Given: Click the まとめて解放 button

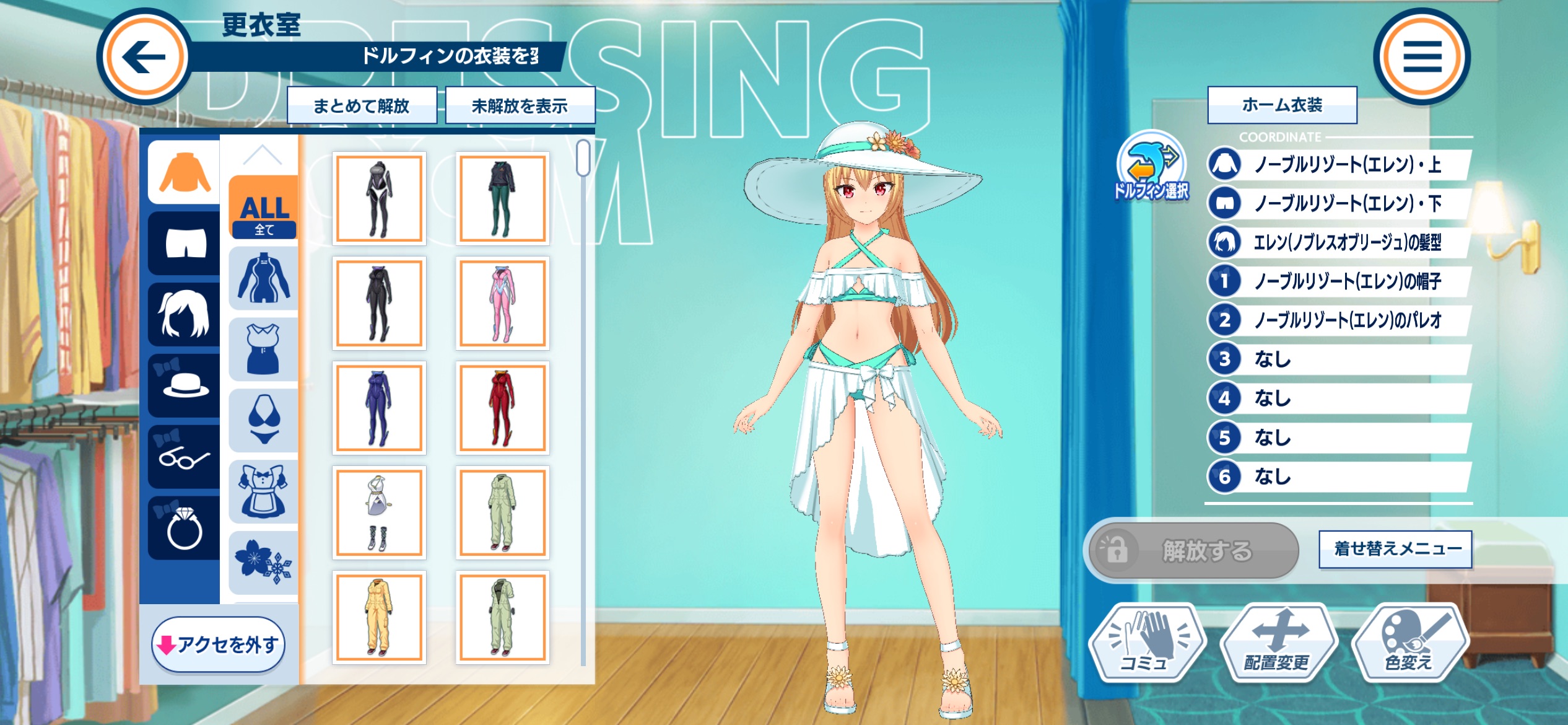Looking at the screenshot, I should (362, 106).
